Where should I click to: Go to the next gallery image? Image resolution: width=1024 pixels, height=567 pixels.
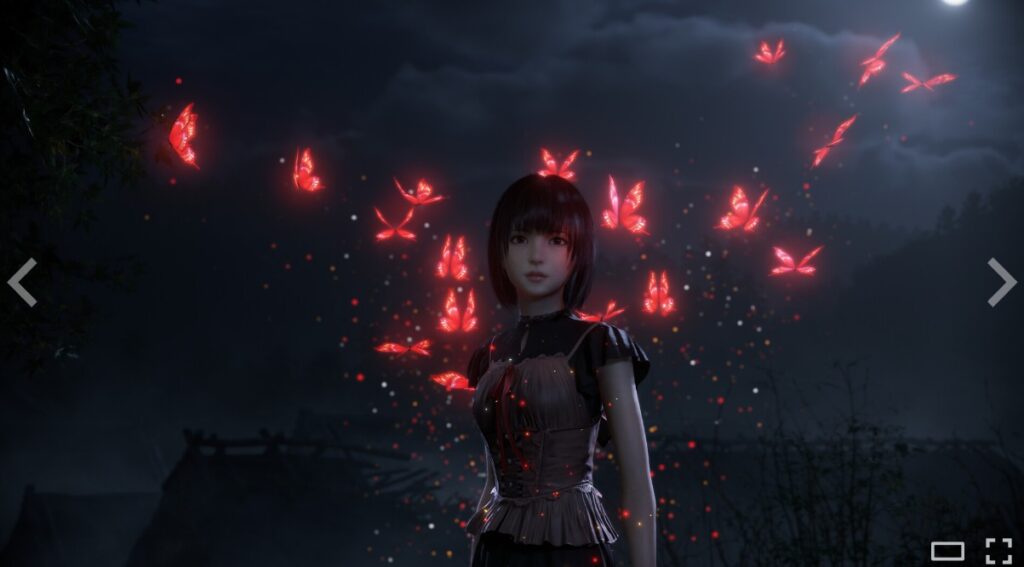pos(1001,282)
